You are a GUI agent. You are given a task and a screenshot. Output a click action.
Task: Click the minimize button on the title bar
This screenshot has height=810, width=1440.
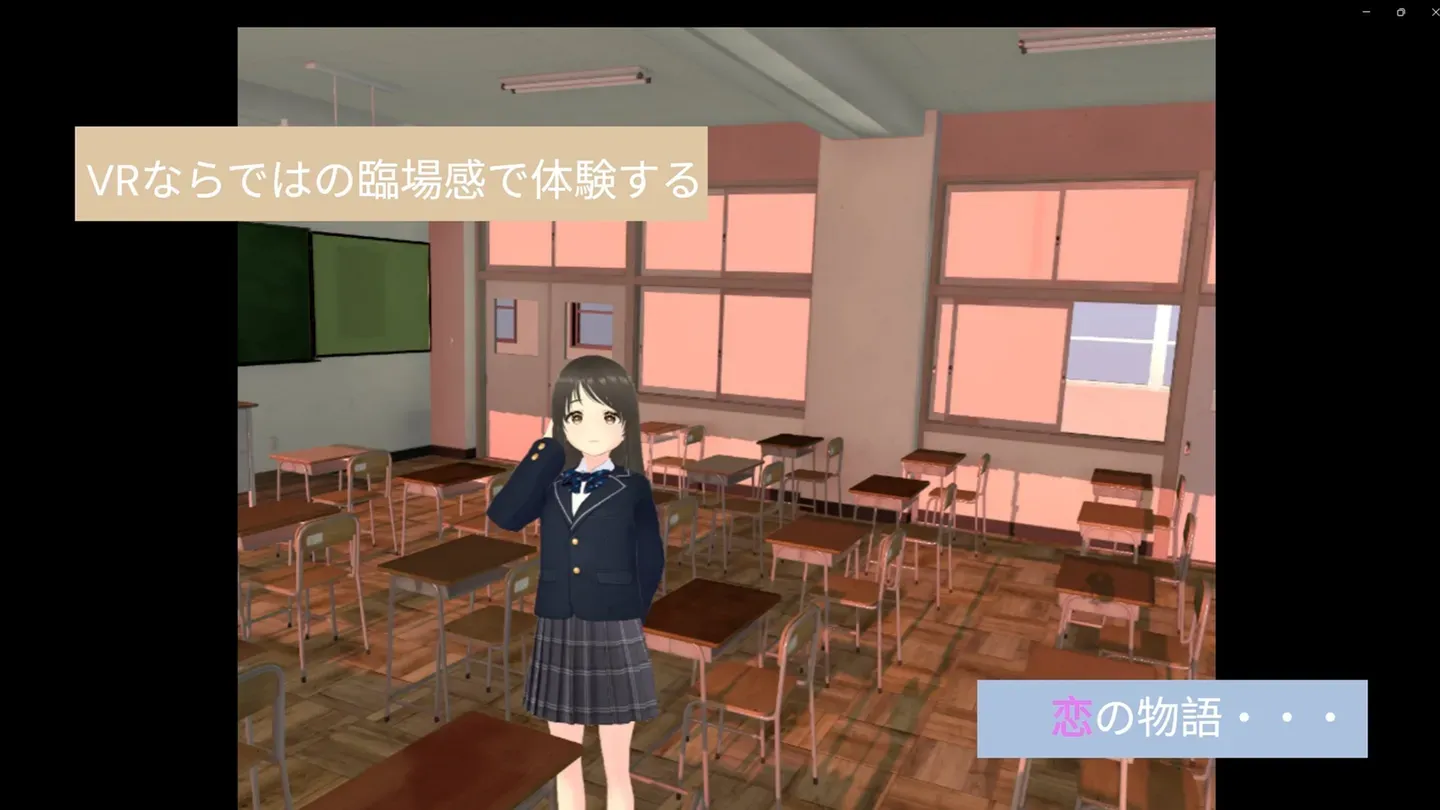(x=1364, y=11)
